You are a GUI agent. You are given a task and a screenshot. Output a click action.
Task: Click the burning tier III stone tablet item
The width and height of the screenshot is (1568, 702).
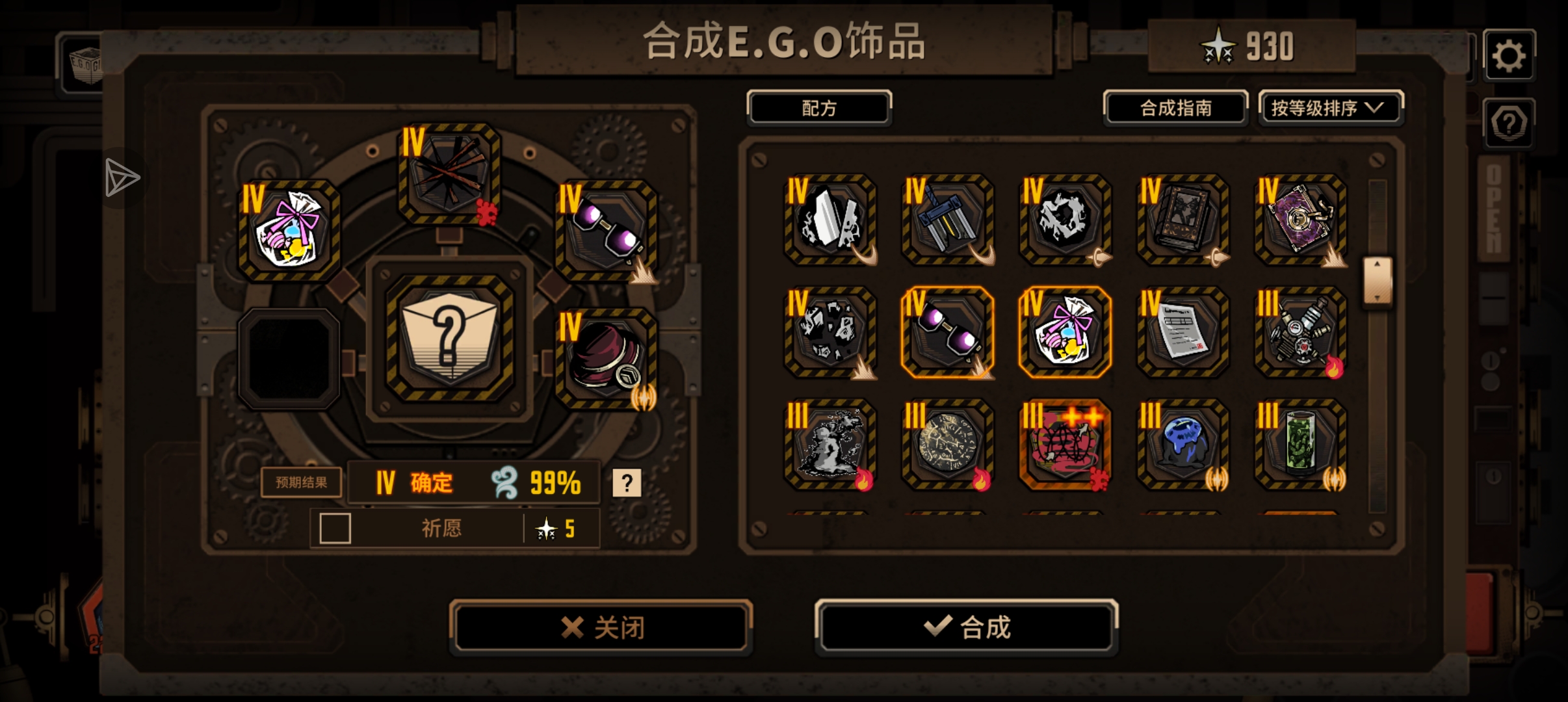coord(947,445)
